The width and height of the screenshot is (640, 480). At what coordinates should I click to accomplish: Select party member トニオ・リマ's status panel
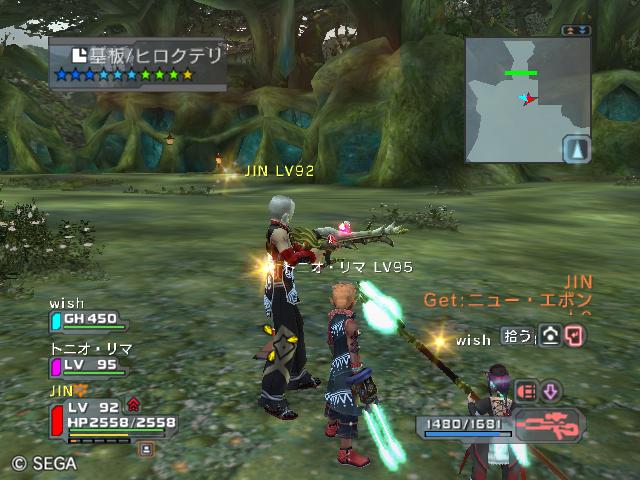click(x=88, y=365)
